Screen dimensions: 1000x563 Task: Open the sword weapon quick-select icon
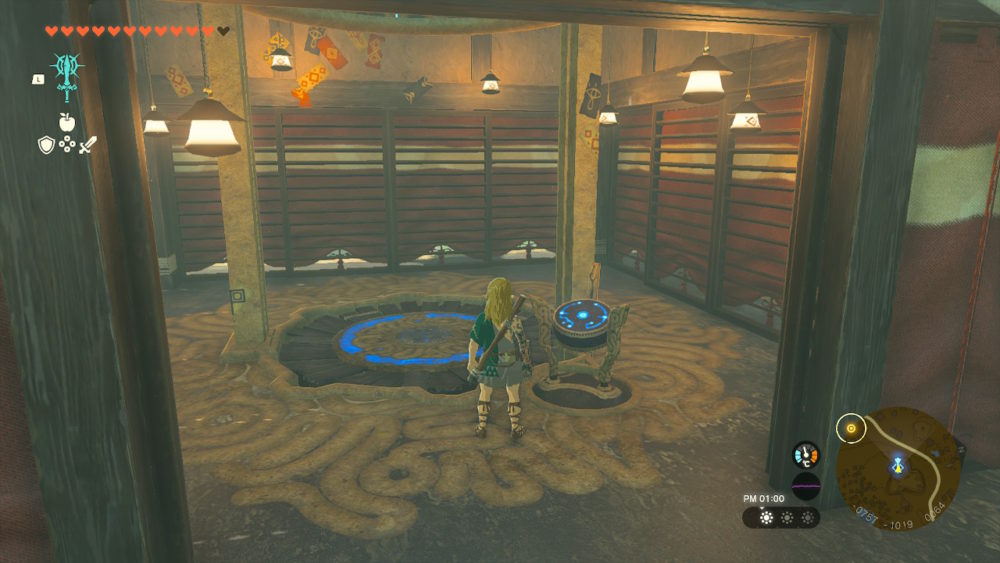coord(88,145)
